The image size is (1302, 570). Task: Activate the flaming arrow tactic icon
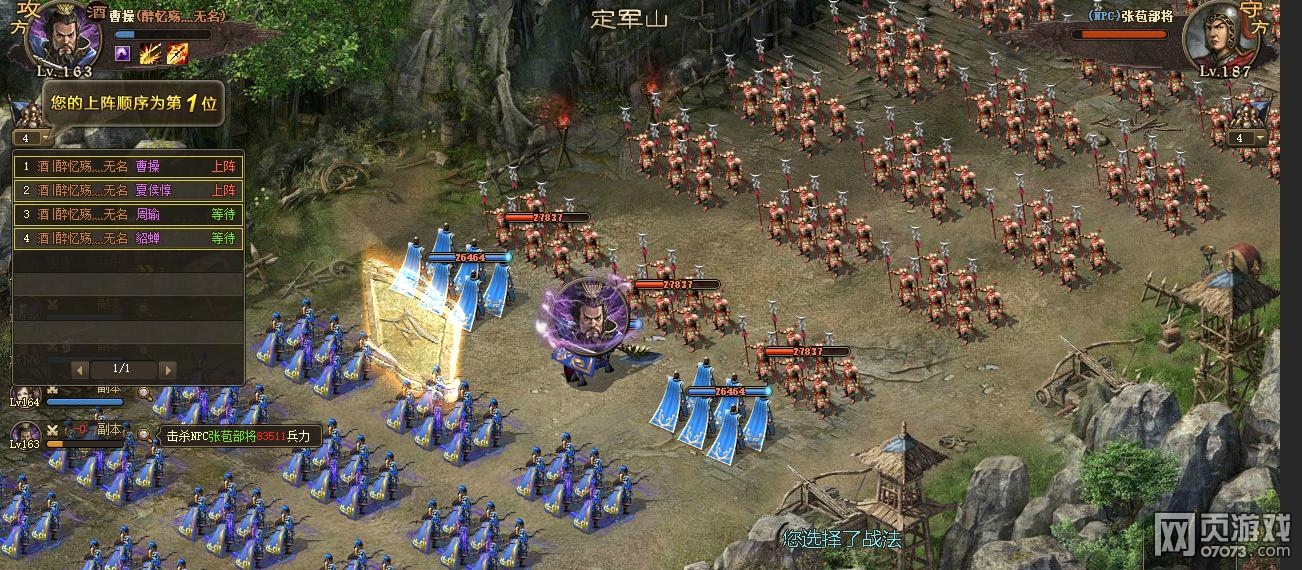(x=177, y=53)
